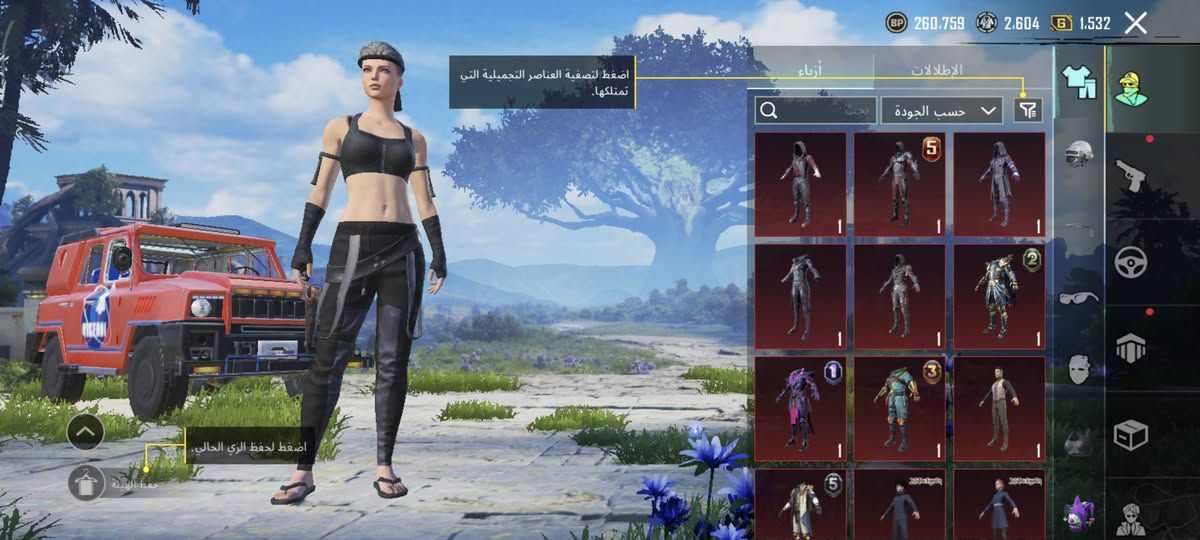Open the crate box section
Image resolution: width=1200 pixels, height=540 pixels.
pos(1131,435)
